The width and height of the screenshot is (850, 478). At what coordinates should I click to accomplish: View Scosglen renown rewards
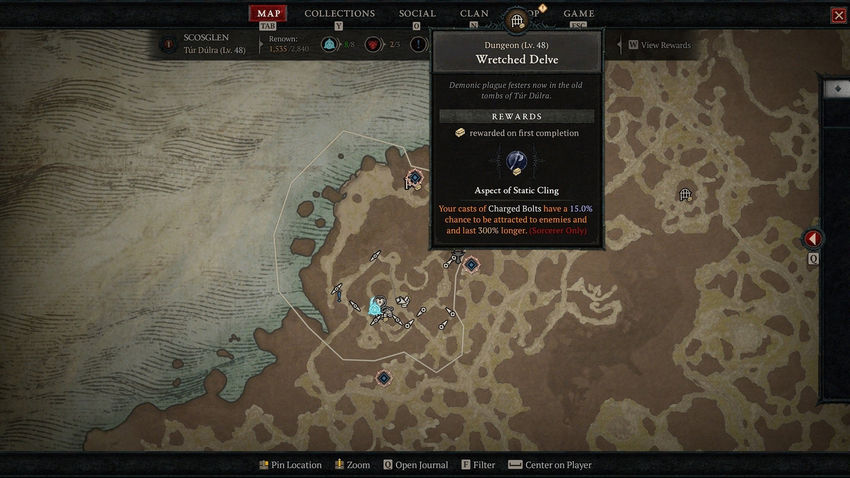[660, 45]
